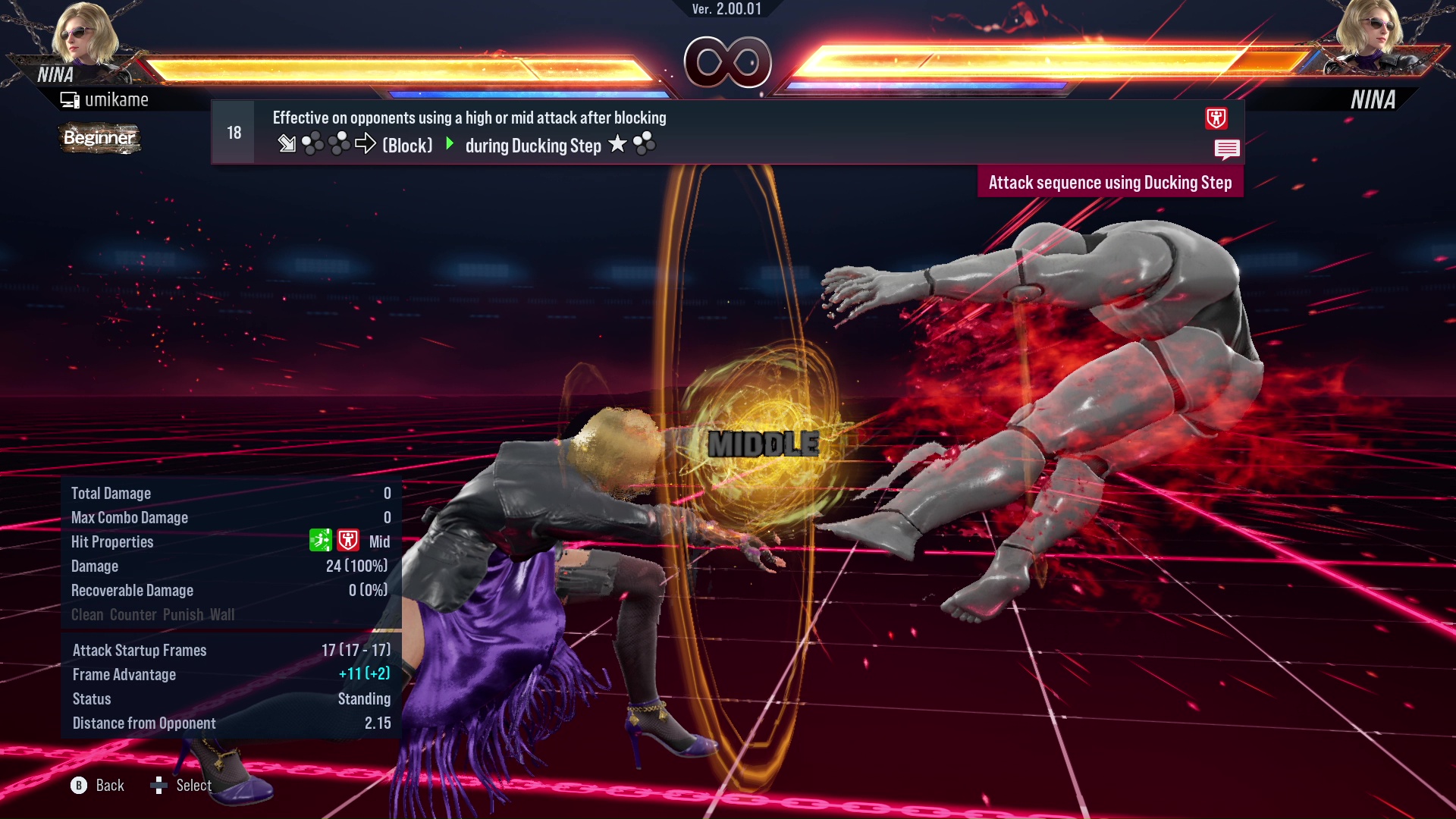Click the down-forward arrow input icon
1456x819 pixels.
[288, 143]
